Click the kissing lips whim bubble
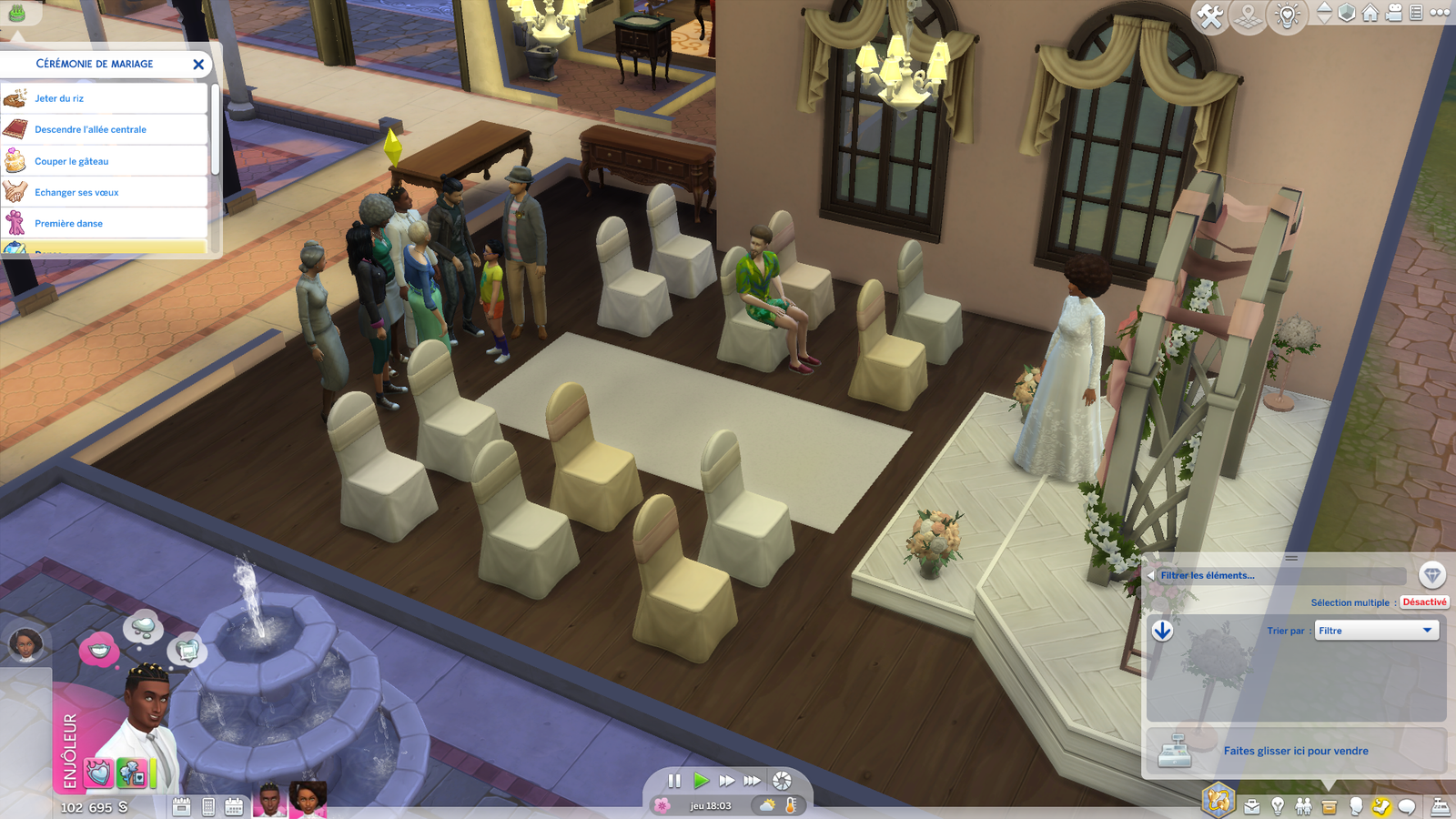1456x819 pixels. click(98, 650)
